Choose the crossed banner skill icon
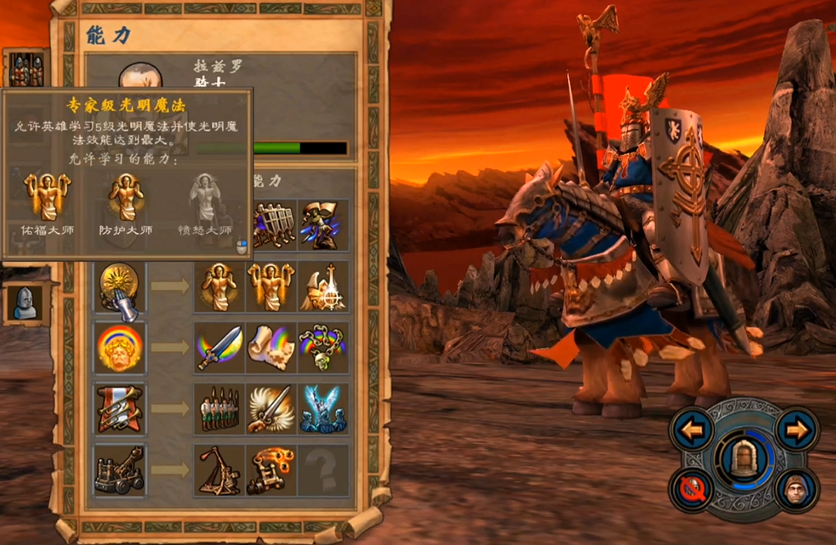The height and width of the screenshot is (545, 836). (120, 409)
